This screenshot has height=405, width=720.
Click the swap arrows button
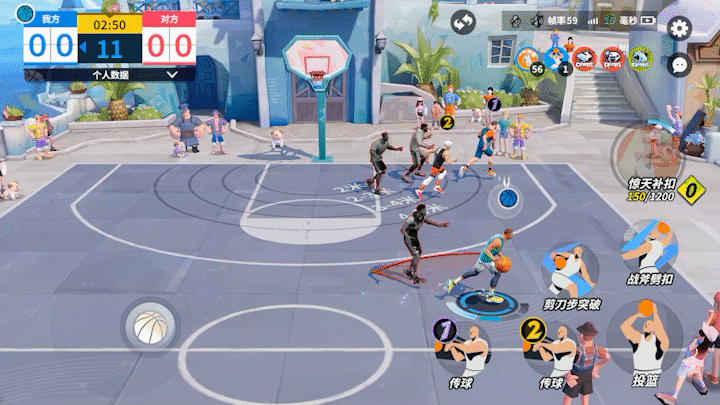coord(463,23)
